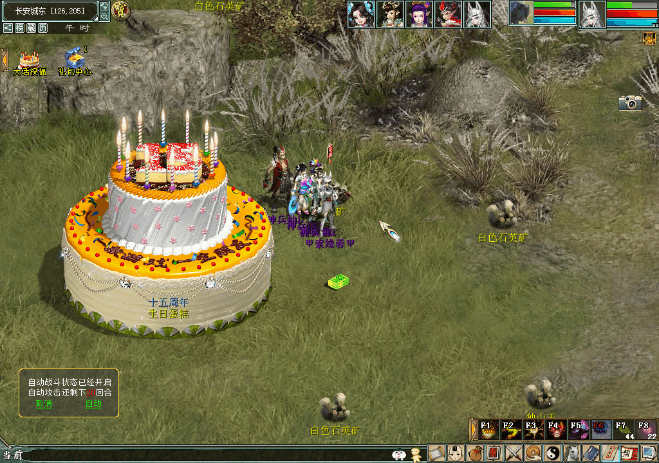This screenshot has width=659, height=463.
Task: Open the black panther pet portrait
Action: click(x=521, y=13)
